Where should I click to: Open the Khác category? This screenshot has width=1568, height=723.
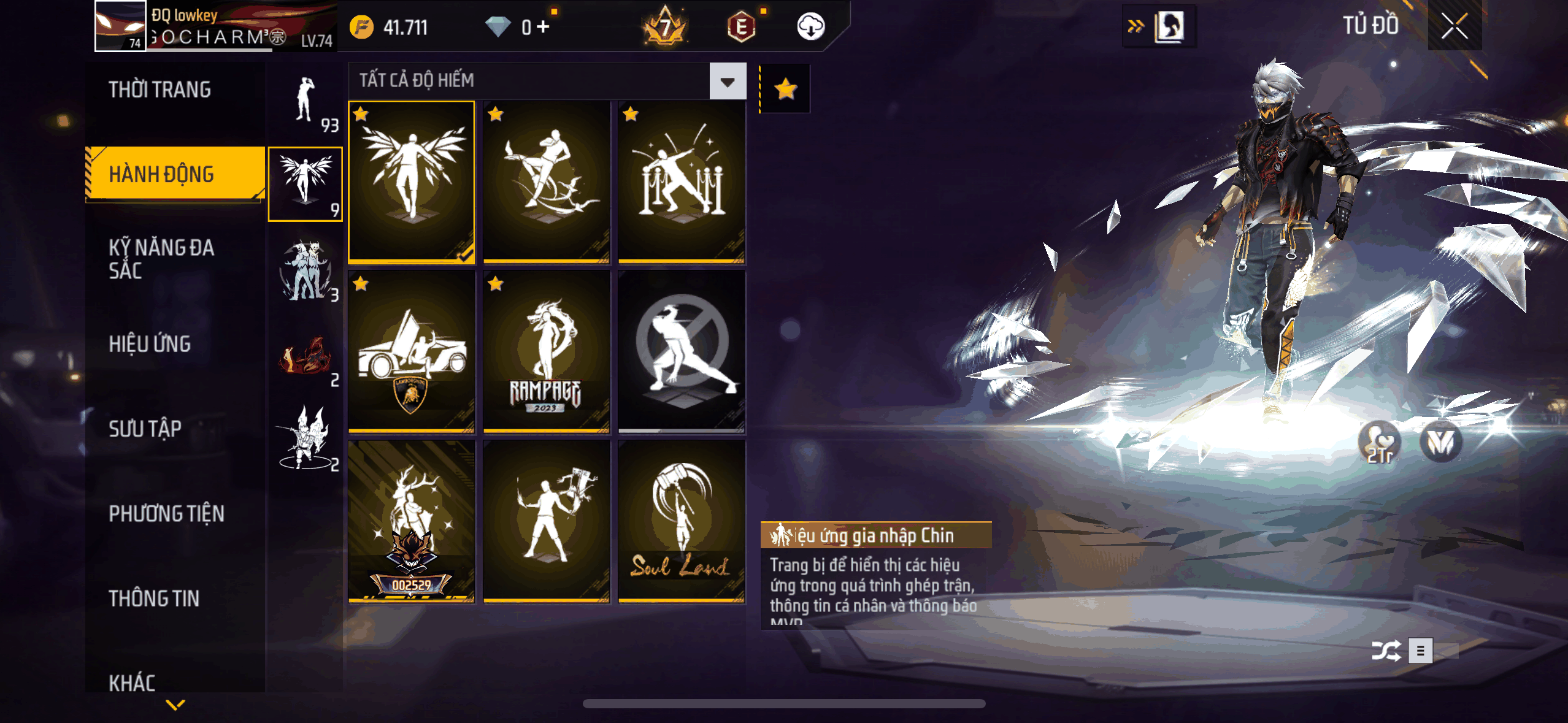tap(132, 683)
